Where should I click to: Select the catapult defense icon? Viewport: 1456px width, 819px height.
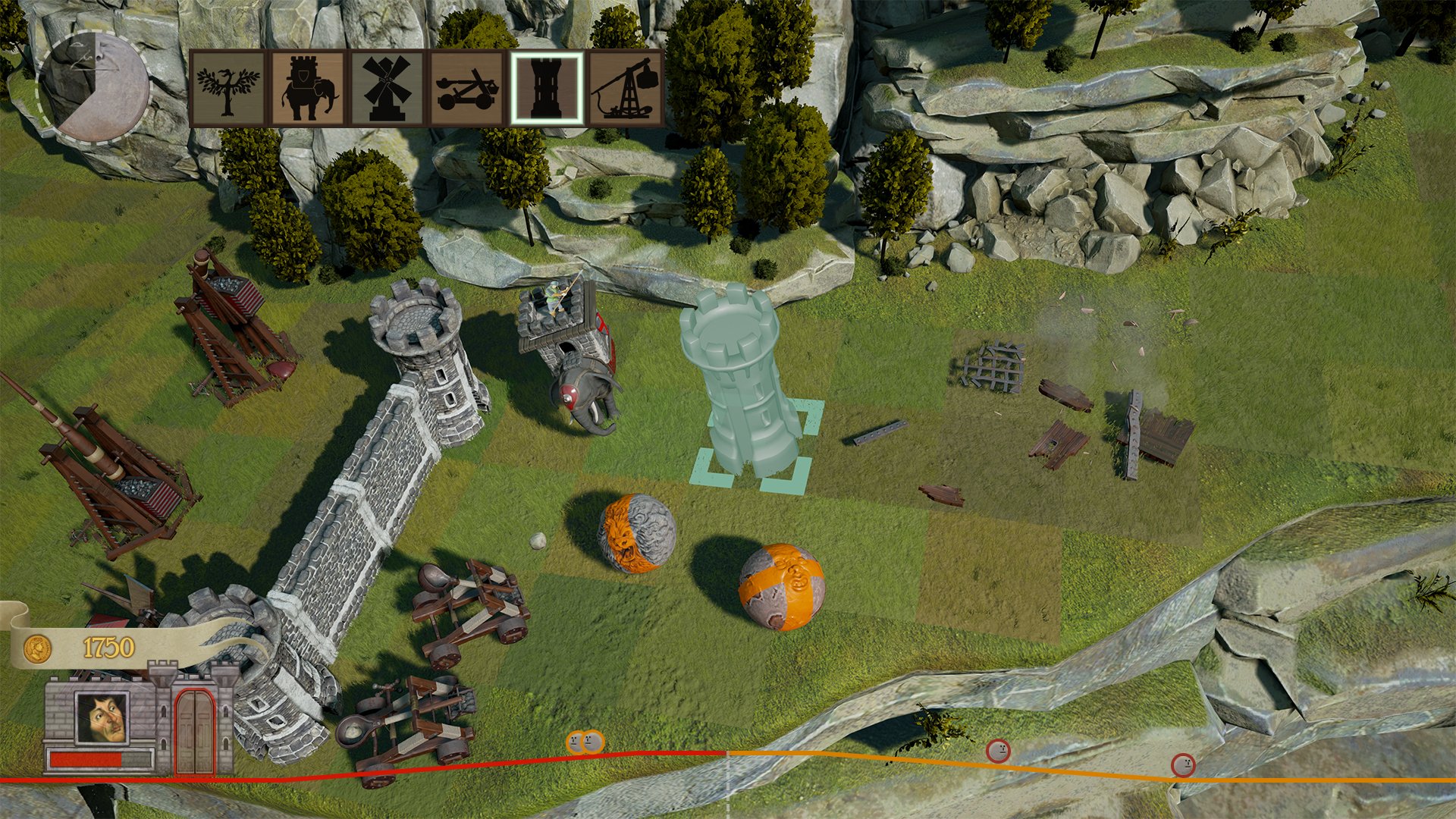pyautogui.click(x=467, y=87)
